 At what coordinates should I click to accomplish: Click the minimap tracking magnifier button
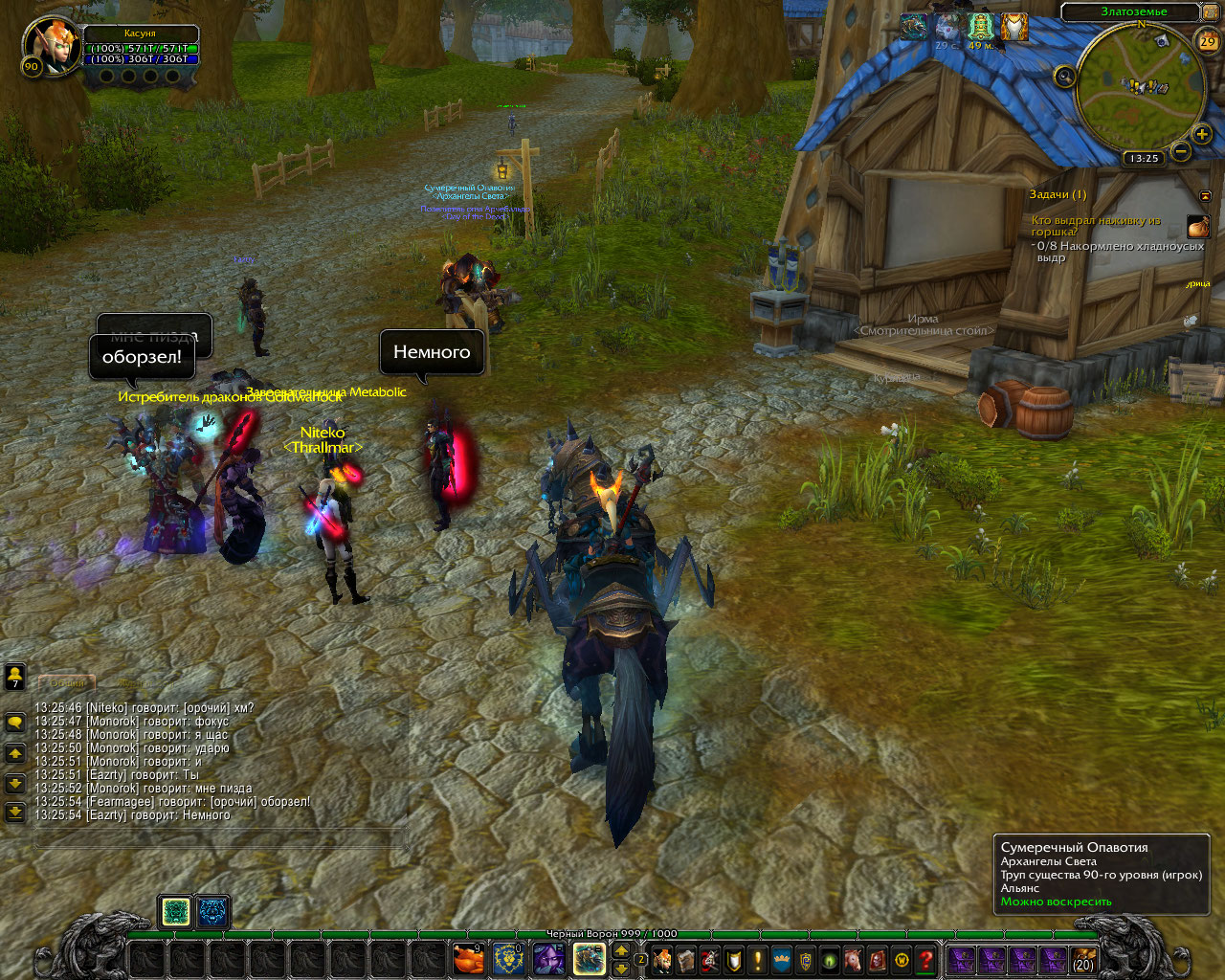pos(1065,77)
